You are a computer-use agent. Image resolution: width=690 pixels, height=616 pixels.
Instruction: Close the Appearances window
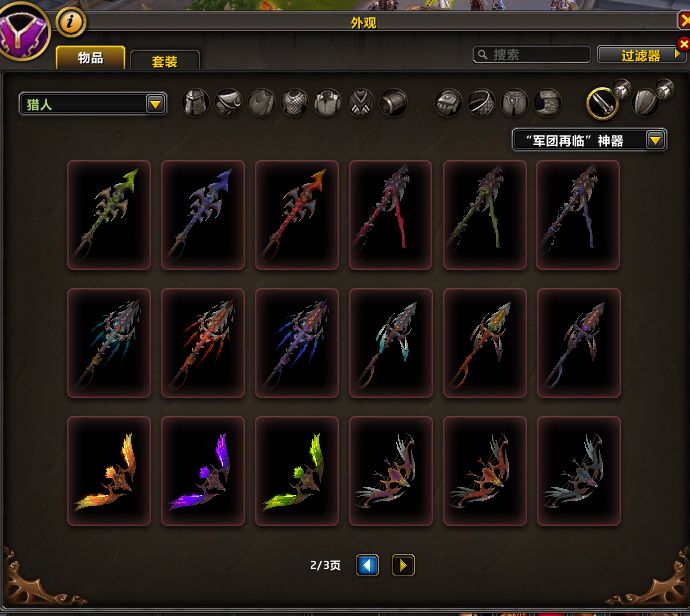[684, 19]
